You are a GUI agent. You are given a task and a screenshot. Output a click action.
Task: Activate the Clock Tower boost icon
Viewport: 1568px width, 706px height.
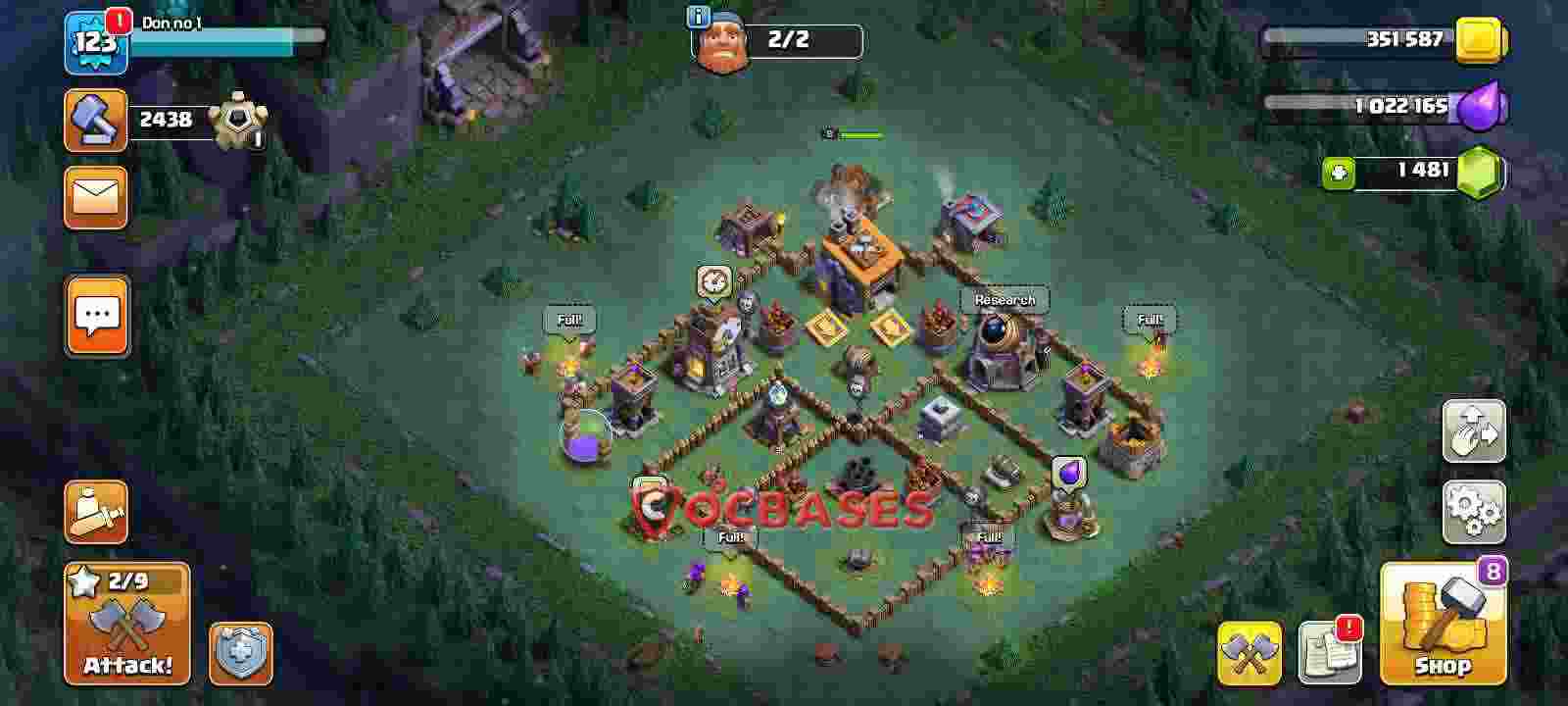pos(714,282)
